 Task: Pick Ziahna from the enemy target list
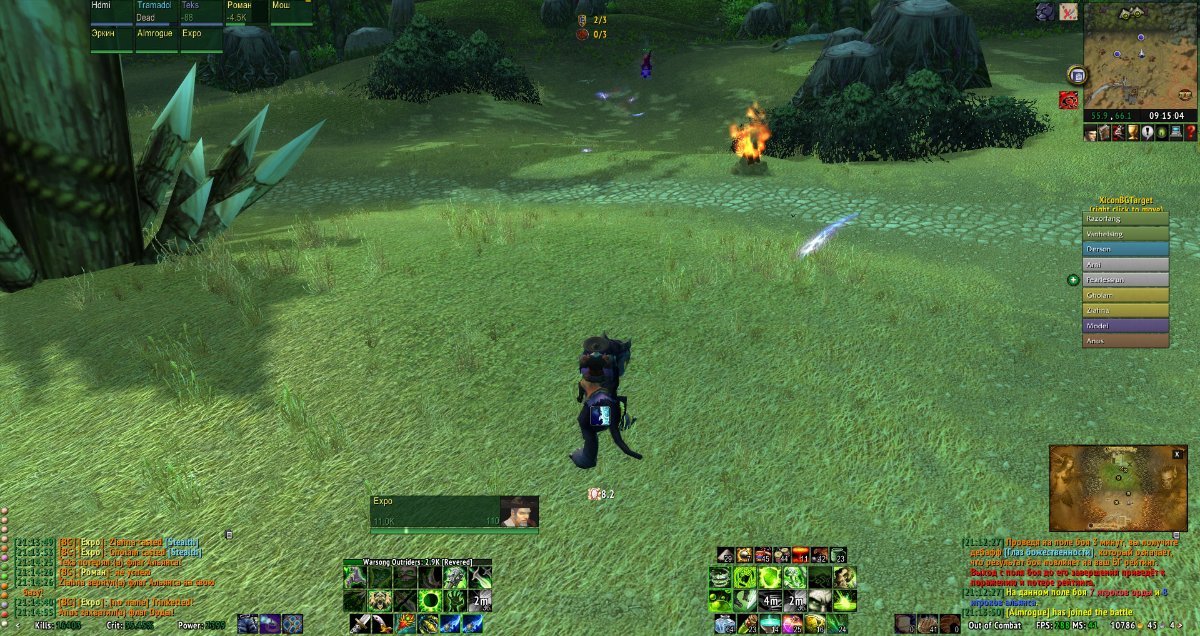pos(1126,311)
